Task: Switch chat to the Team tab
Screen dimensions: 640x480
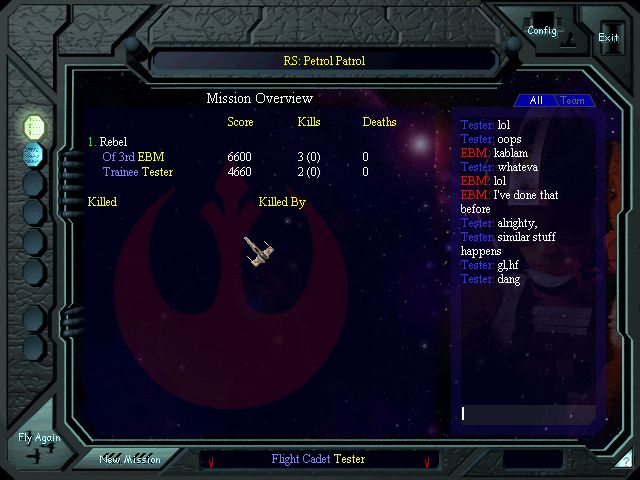Action: [573, 101]
